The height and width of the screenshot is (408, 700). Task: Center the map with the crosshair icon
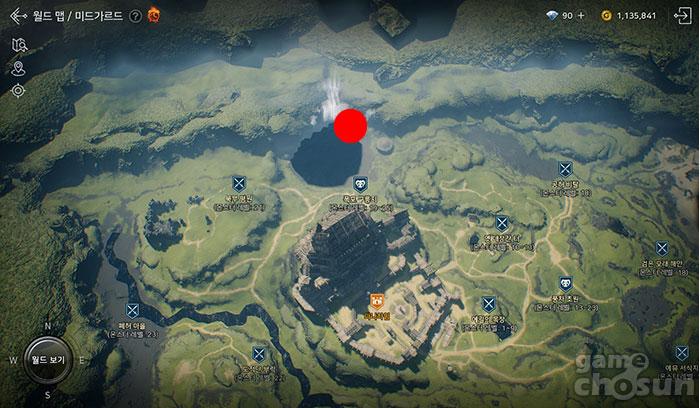[x=18, y=91]
